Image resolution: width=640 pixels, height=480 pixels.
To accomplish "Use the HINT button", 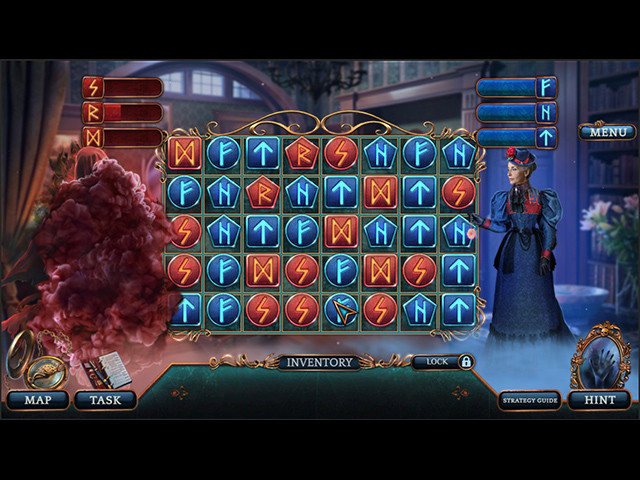I will (x=600, y=400).
